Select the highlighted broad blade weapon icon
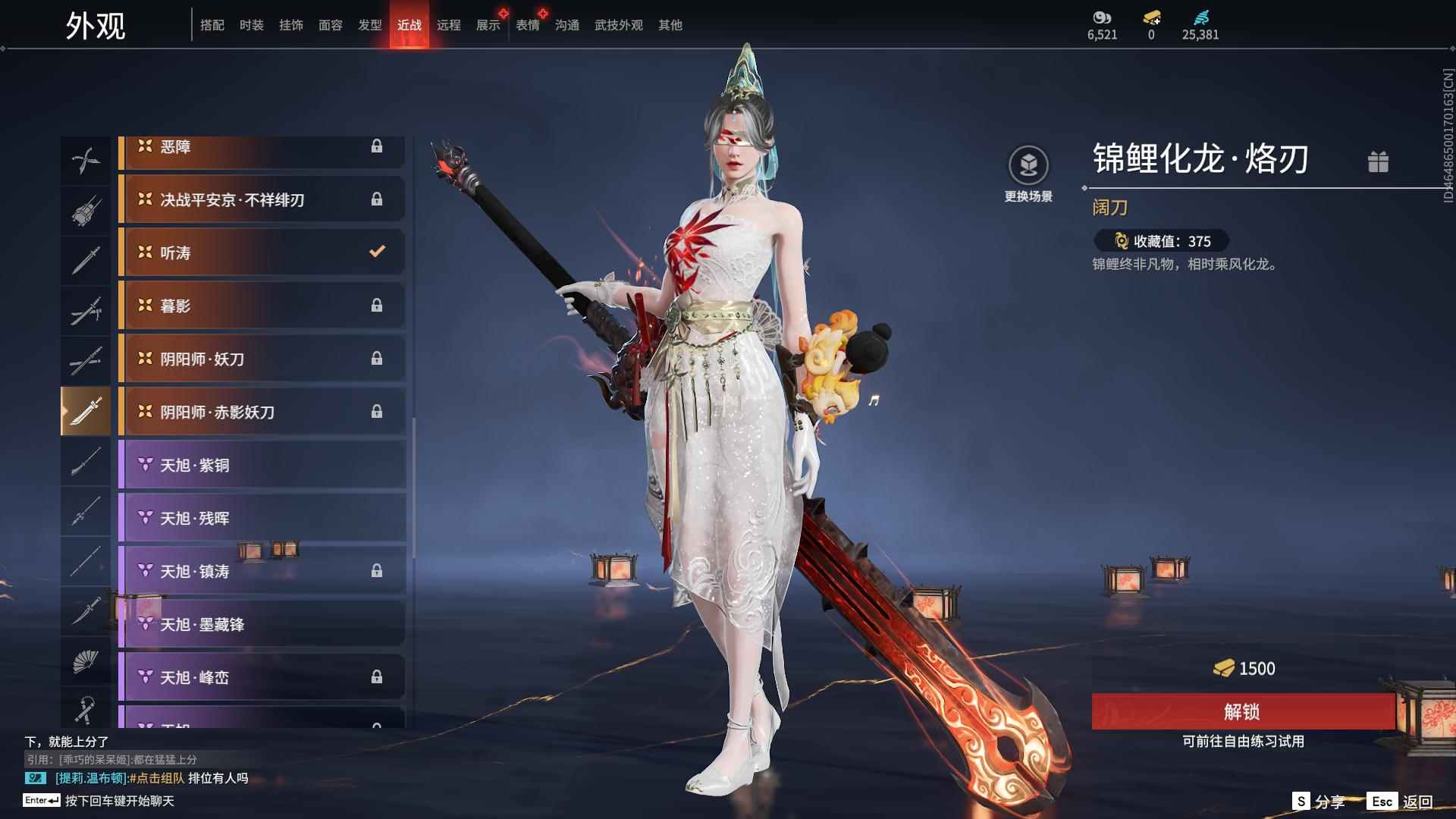The width and height of the screenshot is (1456, 819). click(x=86, y=410)
